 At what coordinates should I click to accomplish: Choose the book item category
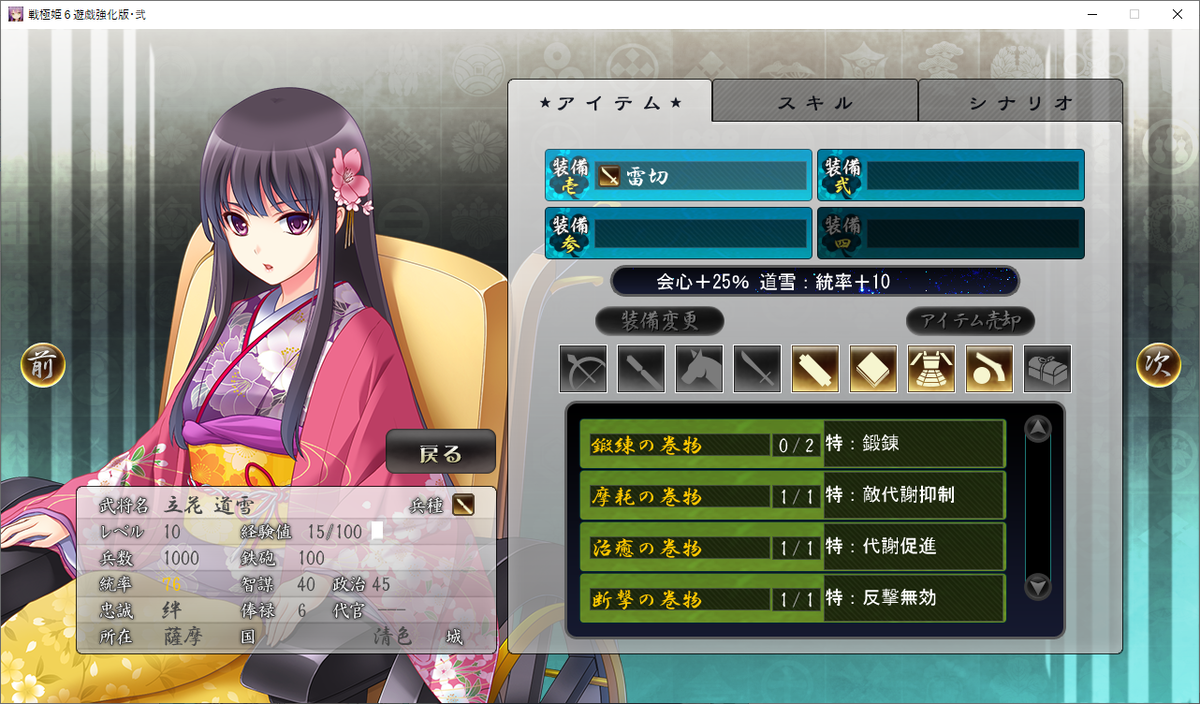(874, 369)
